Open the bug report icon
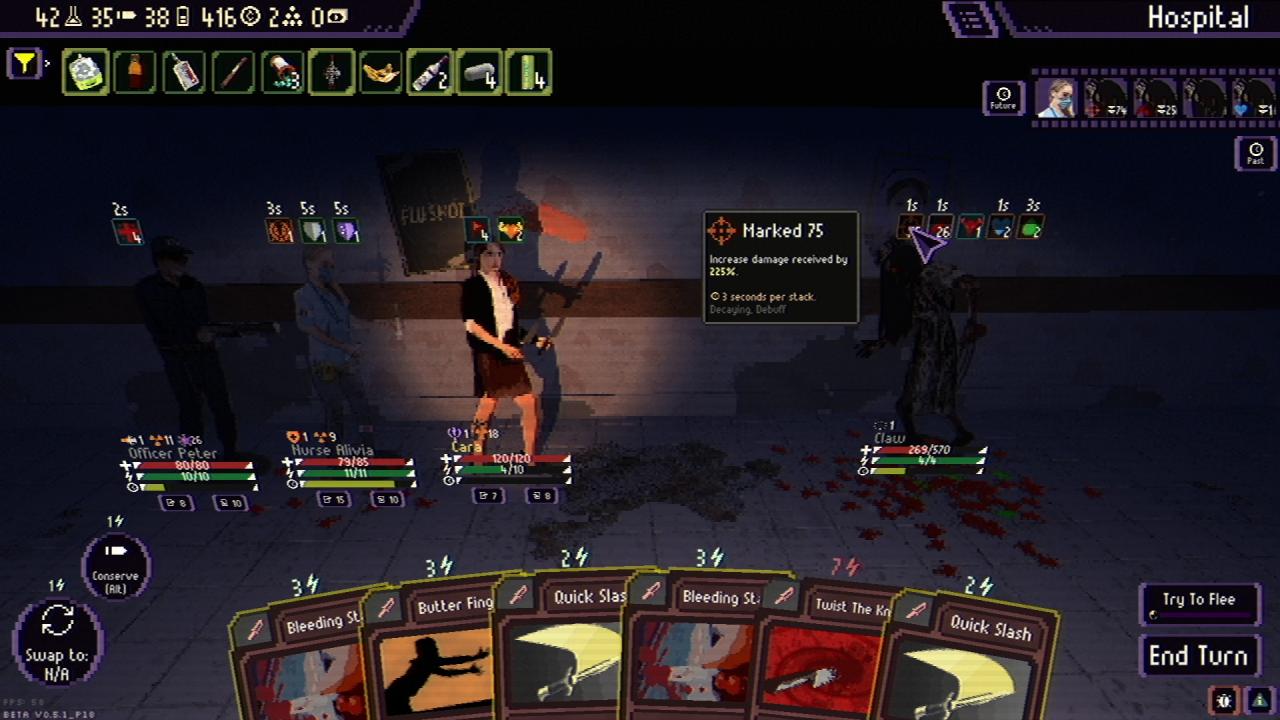The image size is (1280, 720). 1225,700
